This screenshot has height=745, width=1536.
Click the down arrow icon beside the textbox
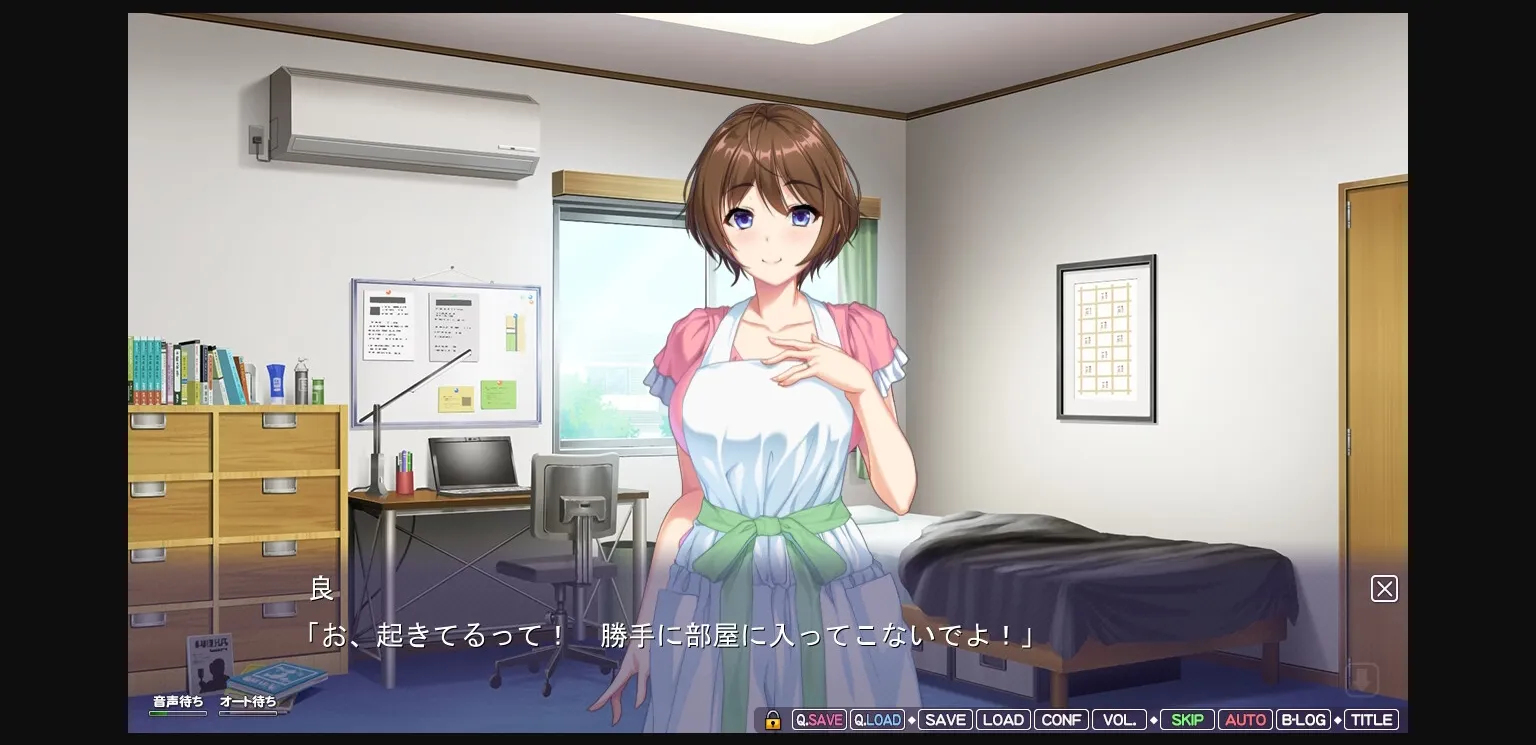point(1363,679)
